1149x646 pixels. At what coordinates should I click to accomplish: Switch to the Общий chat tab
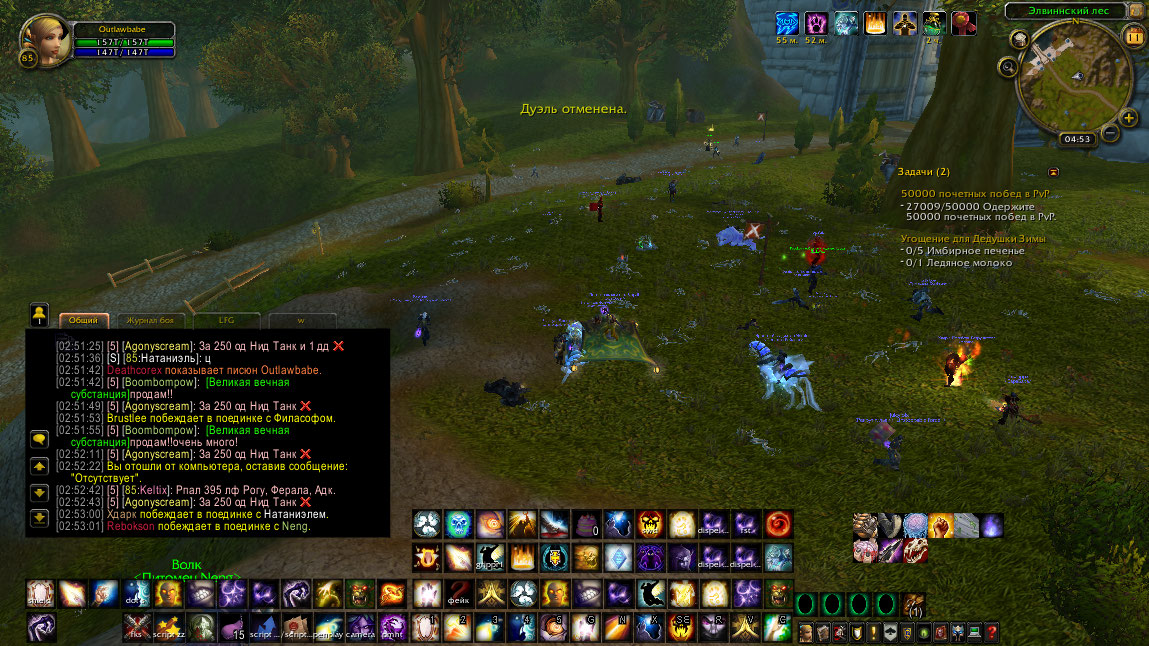click(84, 320)
